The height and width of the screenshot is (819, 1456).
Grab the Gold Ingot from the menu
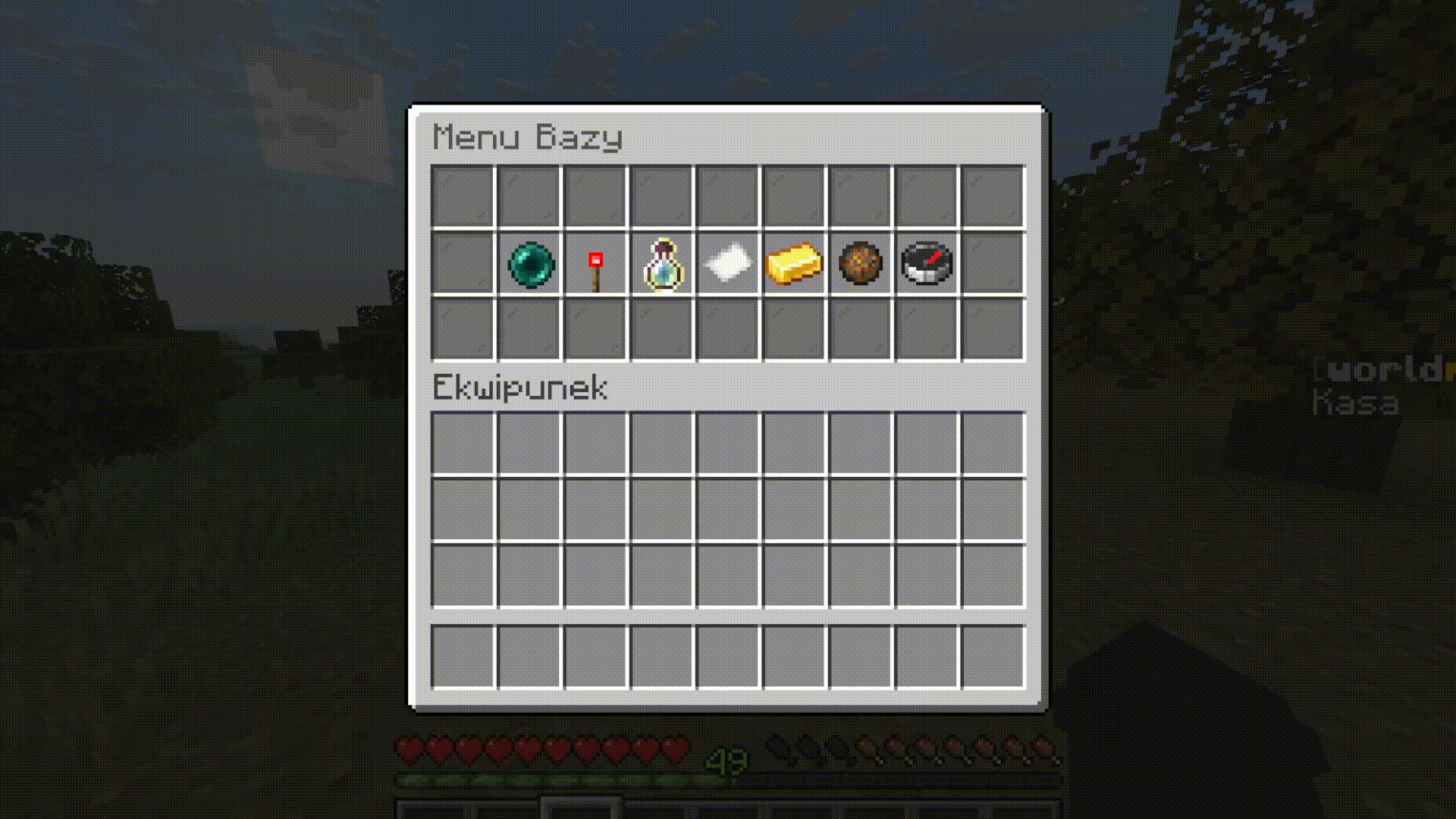pyautogui.click(x=792, y=263)
